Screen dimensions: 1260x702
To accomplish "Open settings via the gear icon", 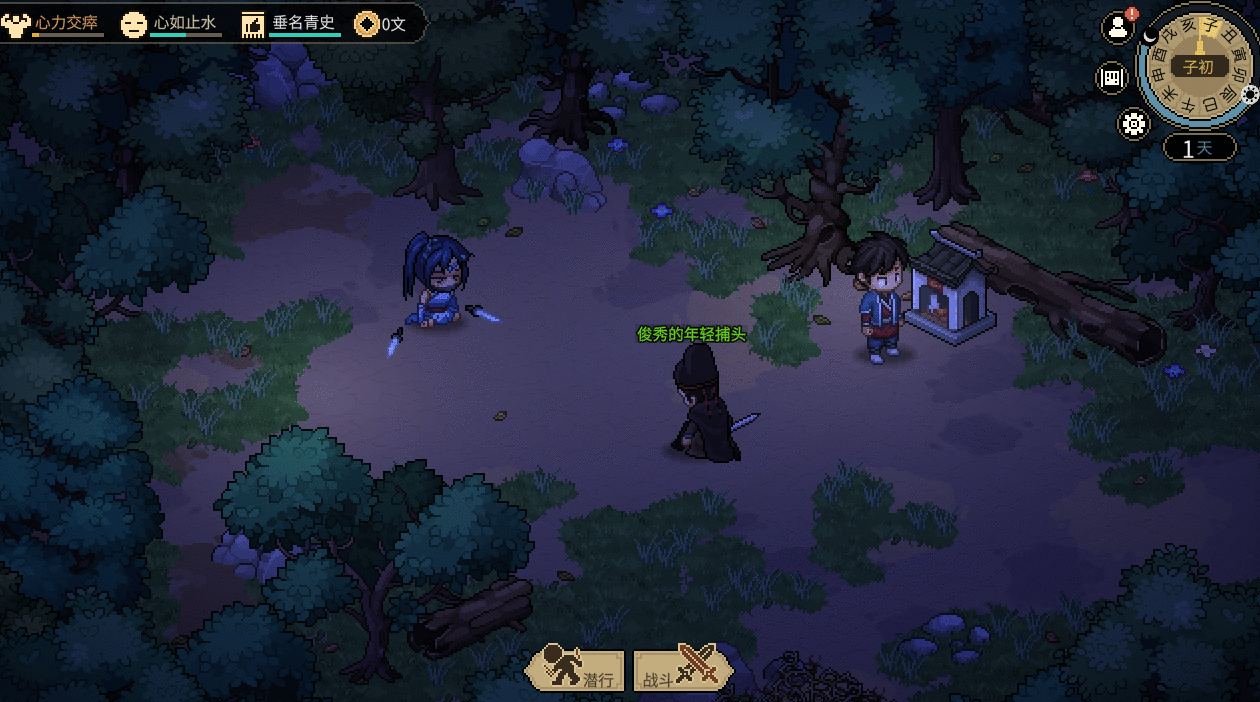I will (1133, 124).
